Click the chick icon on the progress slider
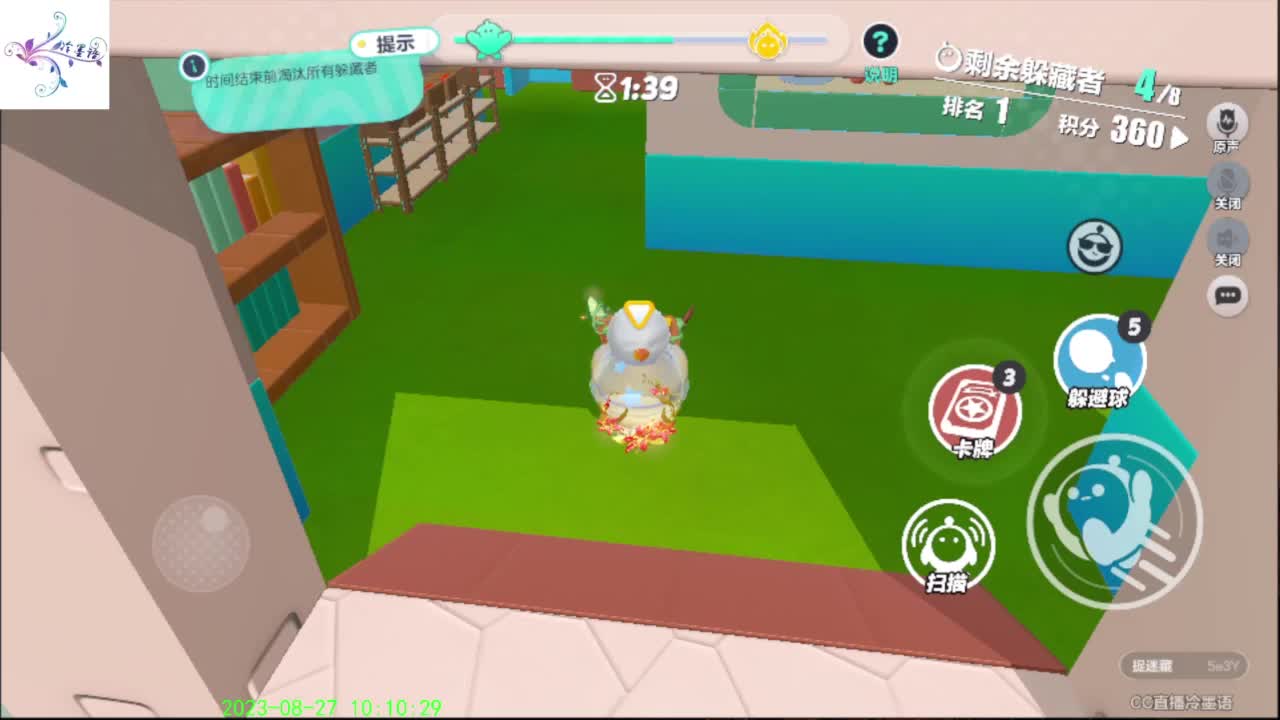 [x=769, y=43]
